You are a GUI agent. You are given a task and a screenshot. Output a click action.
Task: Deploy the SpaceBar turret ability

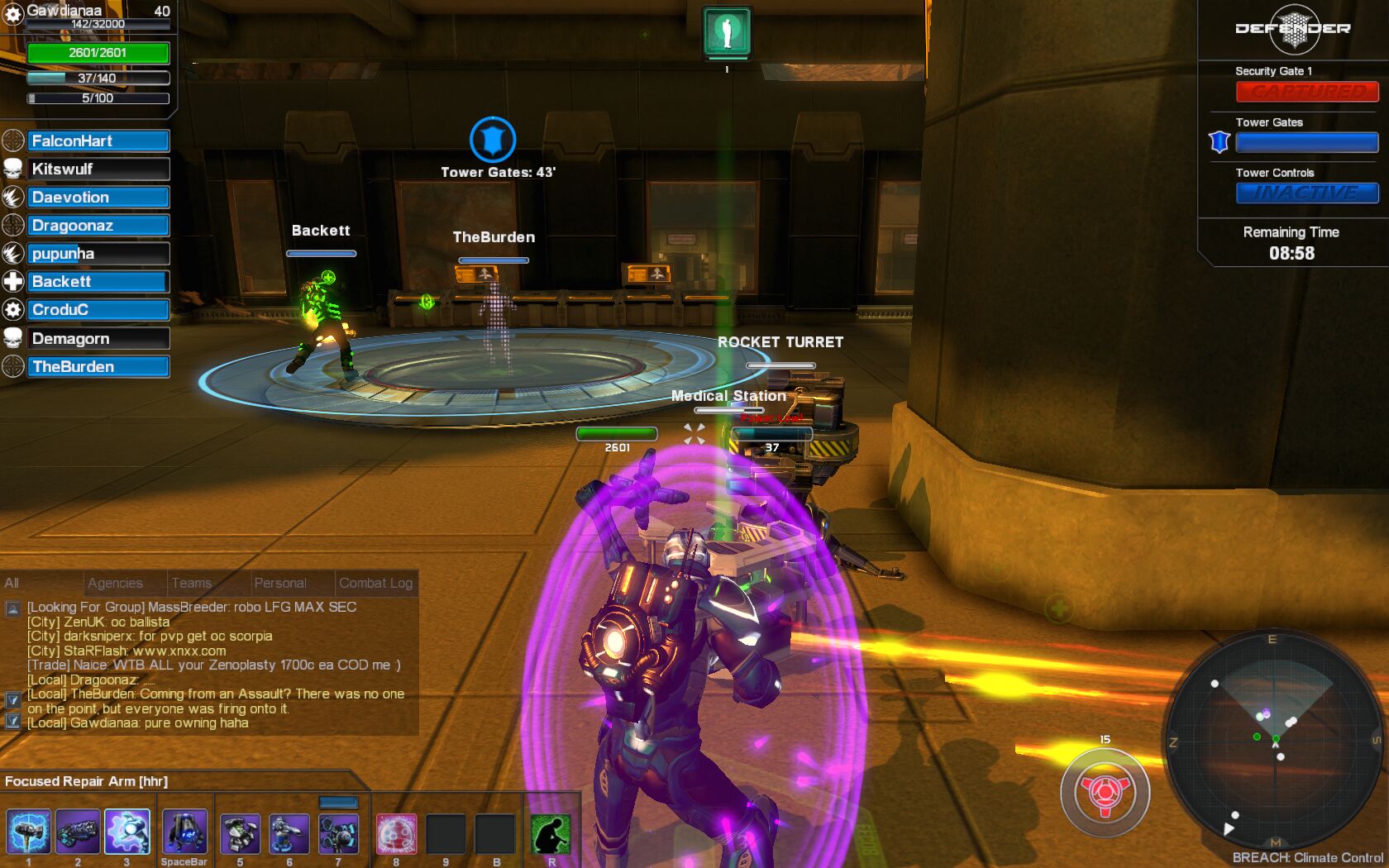point(184,832)
